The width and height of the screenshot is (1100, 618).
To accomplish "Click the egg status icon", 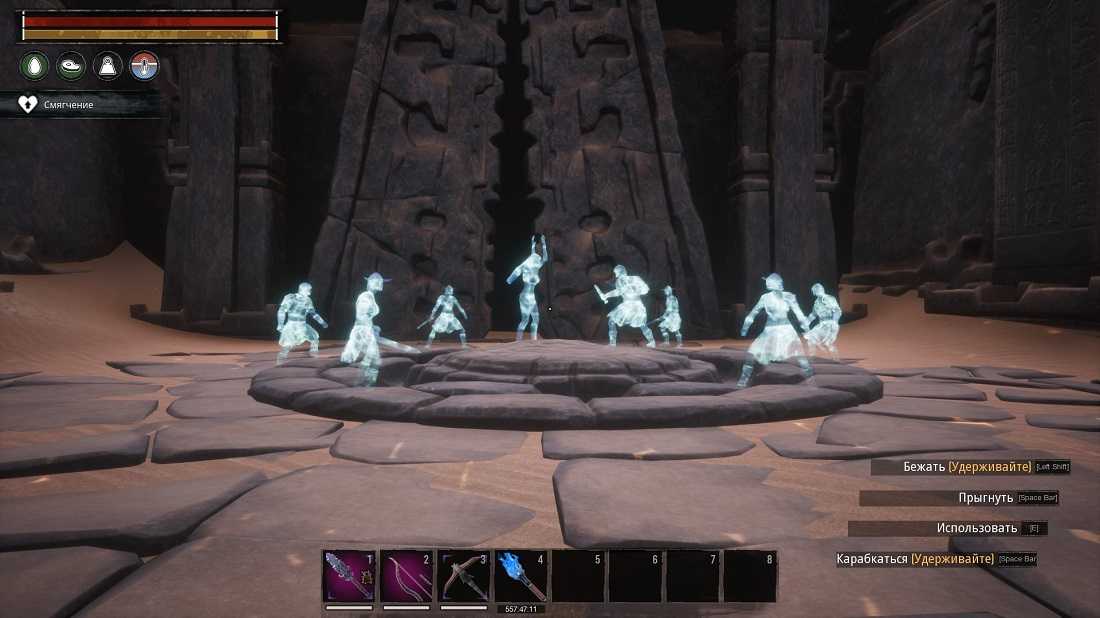I will 35,67.
